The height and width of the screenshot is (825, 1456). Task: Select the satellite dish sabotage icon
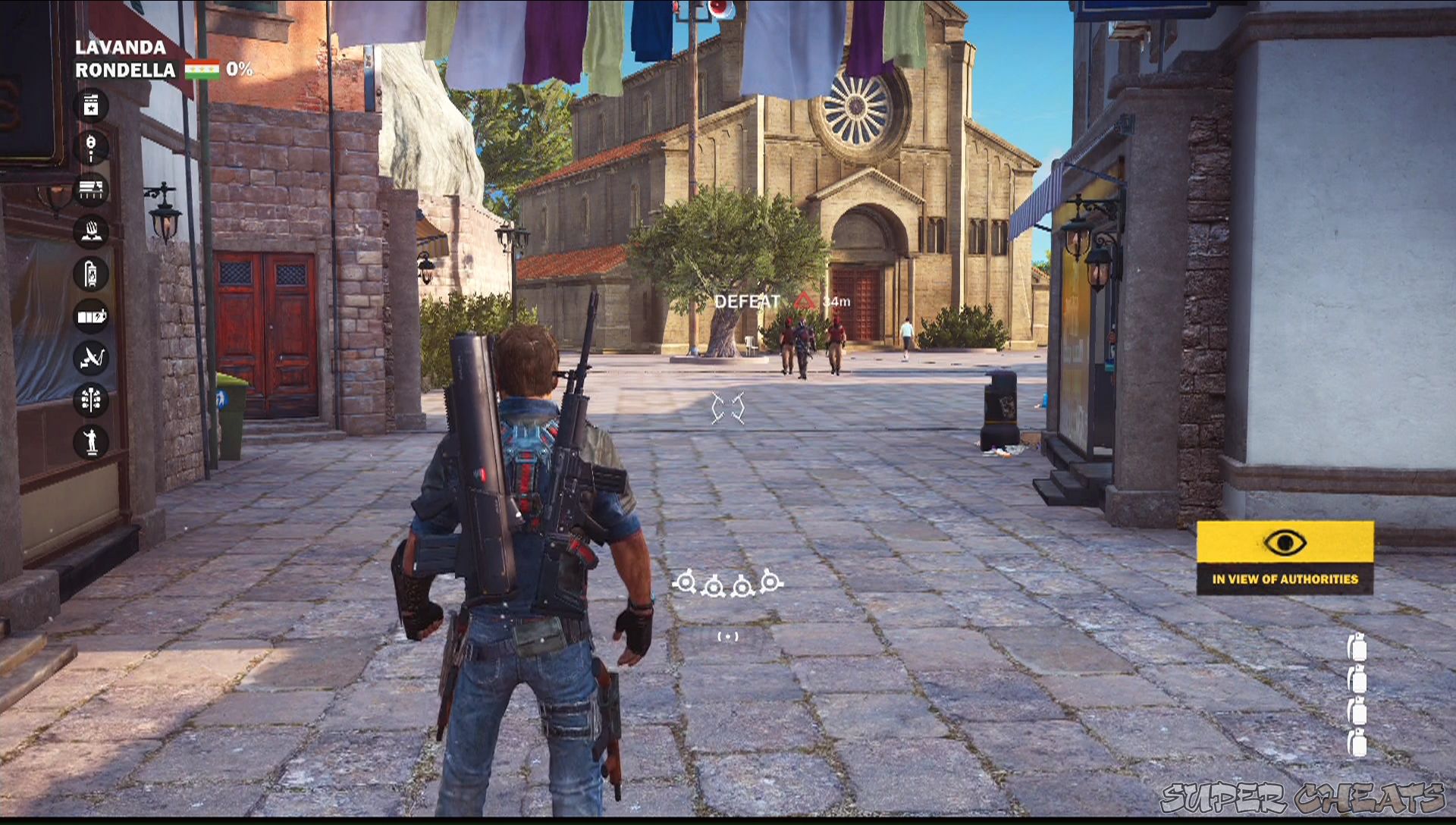pos(93,358)
